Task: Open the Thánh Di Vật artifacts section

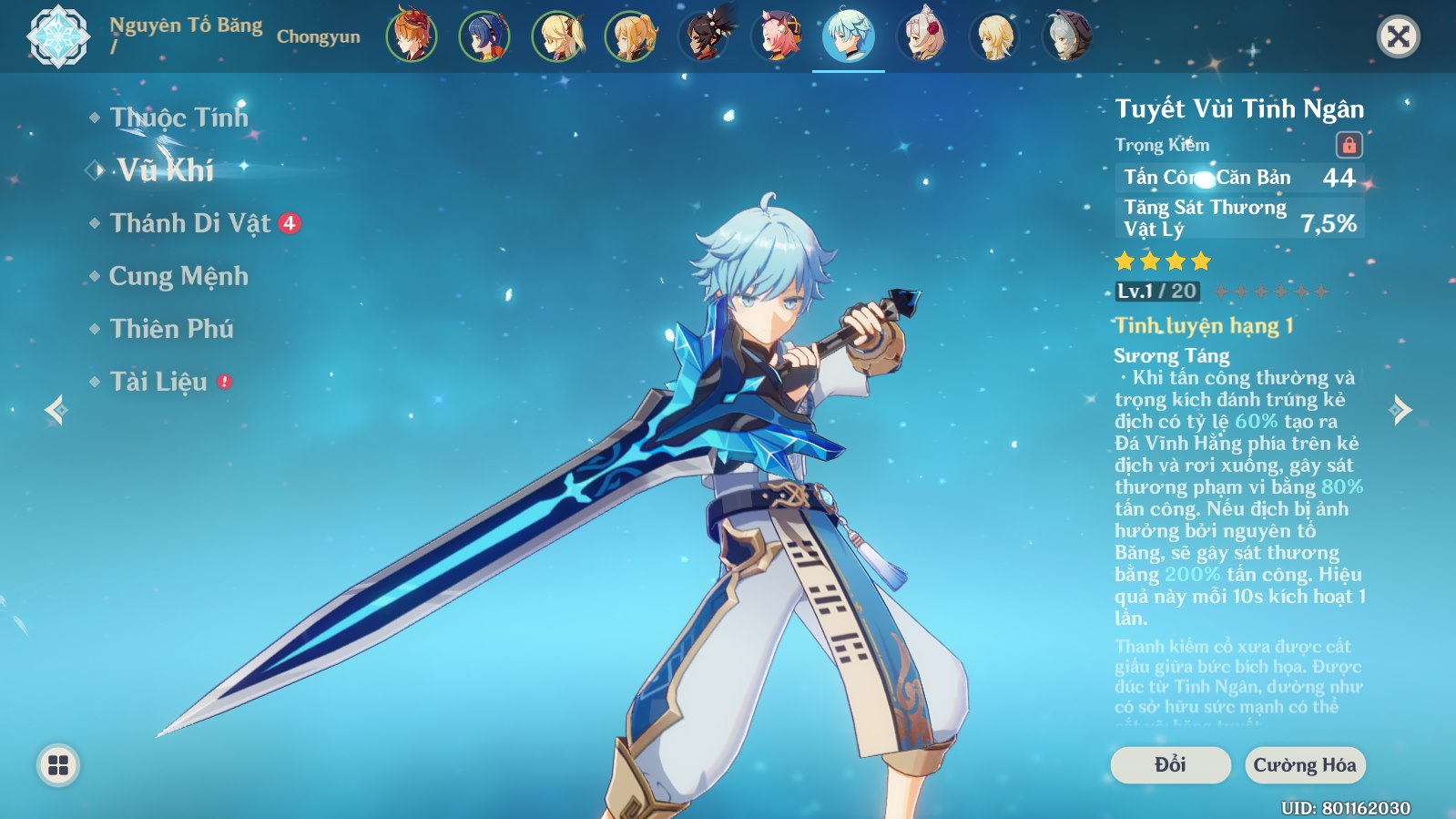Action: [x=190, y=223]
